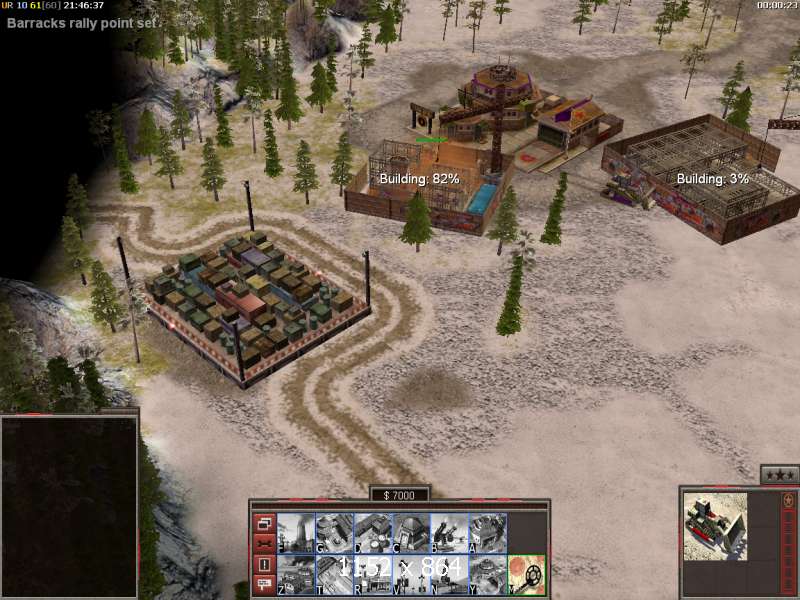Select the bulldozer unit portrait
Screen dimensions: 800x600
(x=715, y=526)
